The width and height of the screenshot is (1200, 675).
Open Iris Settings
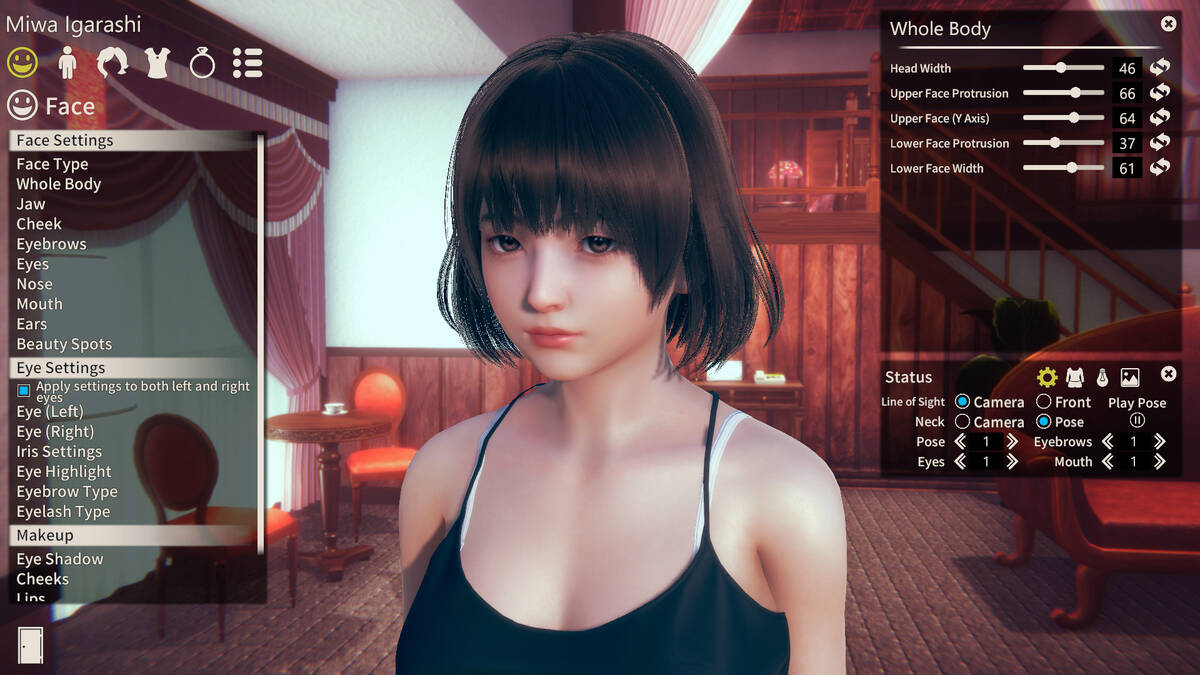point(59,452)
